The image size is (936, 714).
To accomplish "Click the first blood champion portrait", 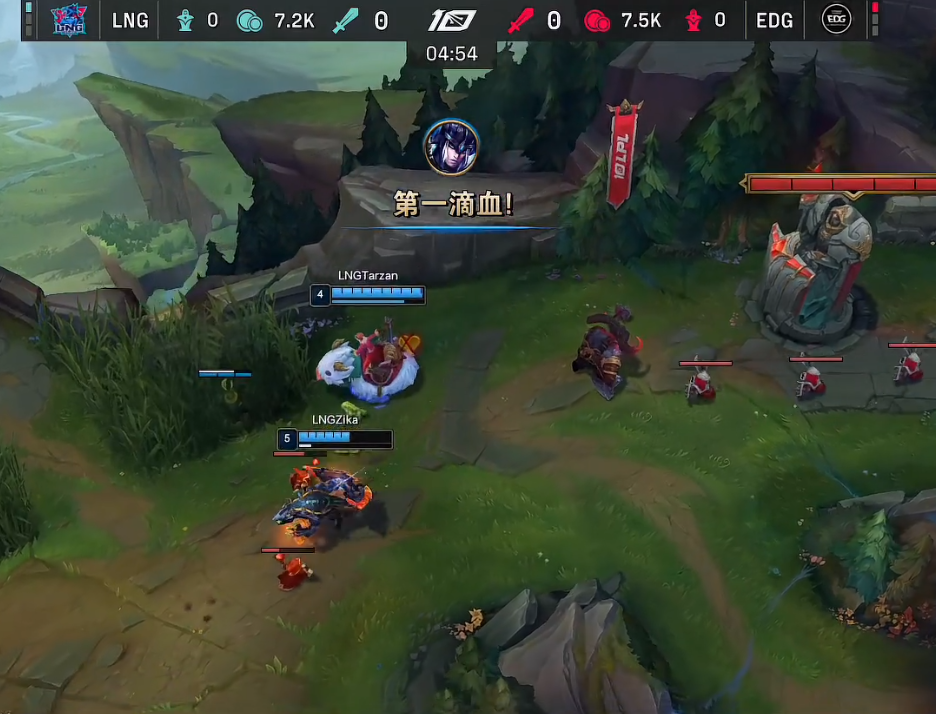I will pos(451,146).
